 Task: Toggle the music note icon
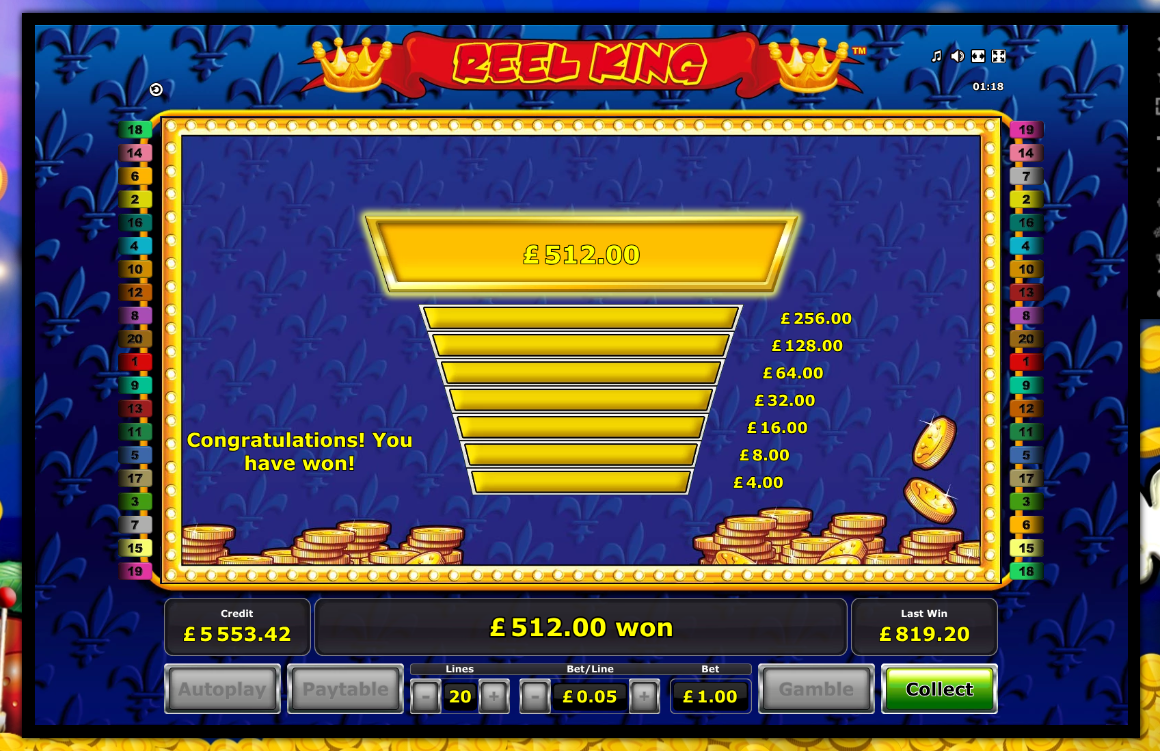(x=937, y=56)
